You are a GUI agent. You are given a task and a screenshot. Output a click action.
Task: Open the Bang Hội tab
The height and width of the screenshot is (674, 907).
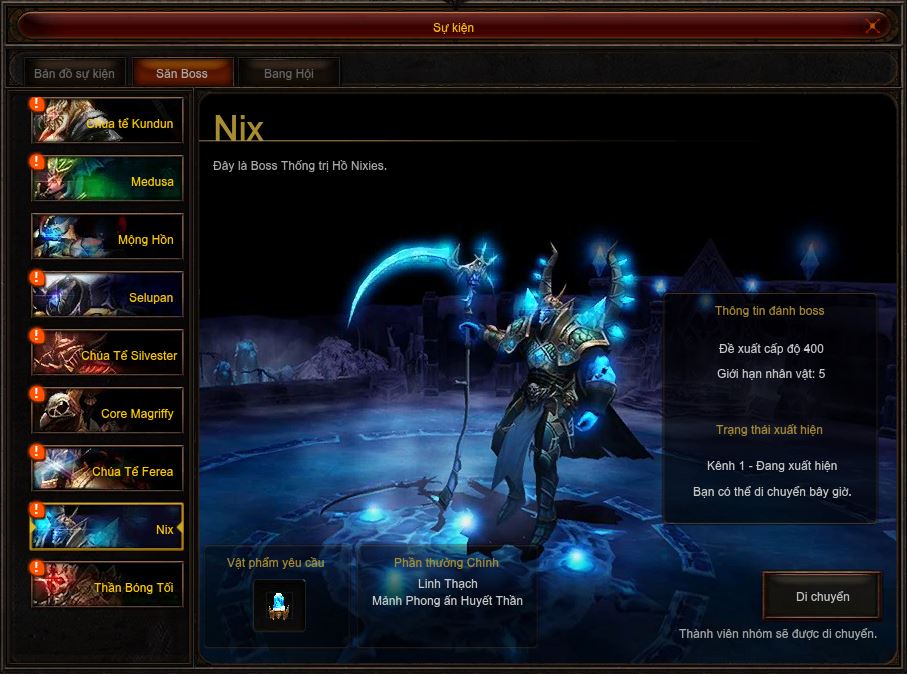click(289, 73)
